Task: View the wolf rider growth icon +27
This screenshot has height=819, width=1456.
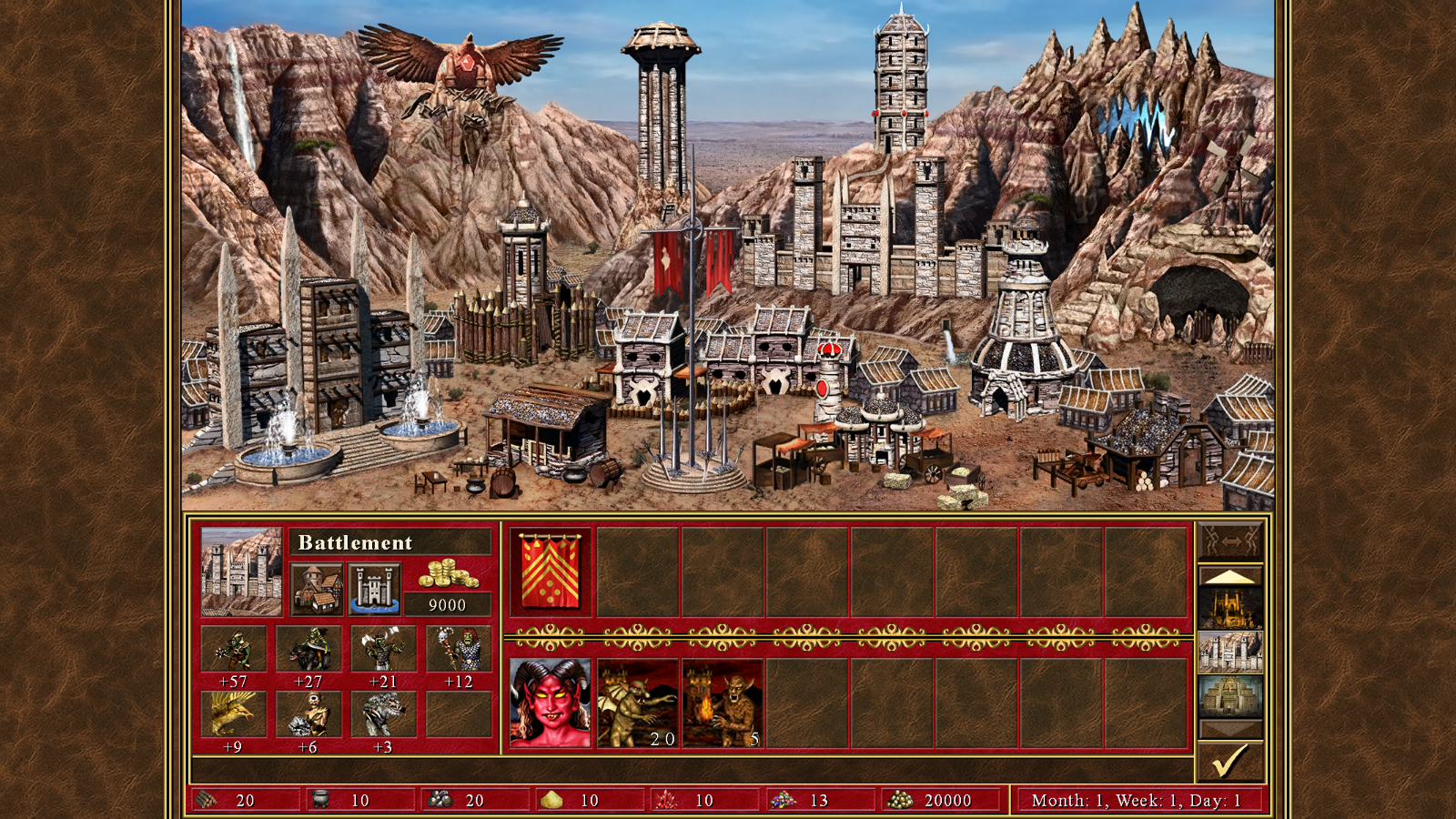Action: click(x=308, y=649)
